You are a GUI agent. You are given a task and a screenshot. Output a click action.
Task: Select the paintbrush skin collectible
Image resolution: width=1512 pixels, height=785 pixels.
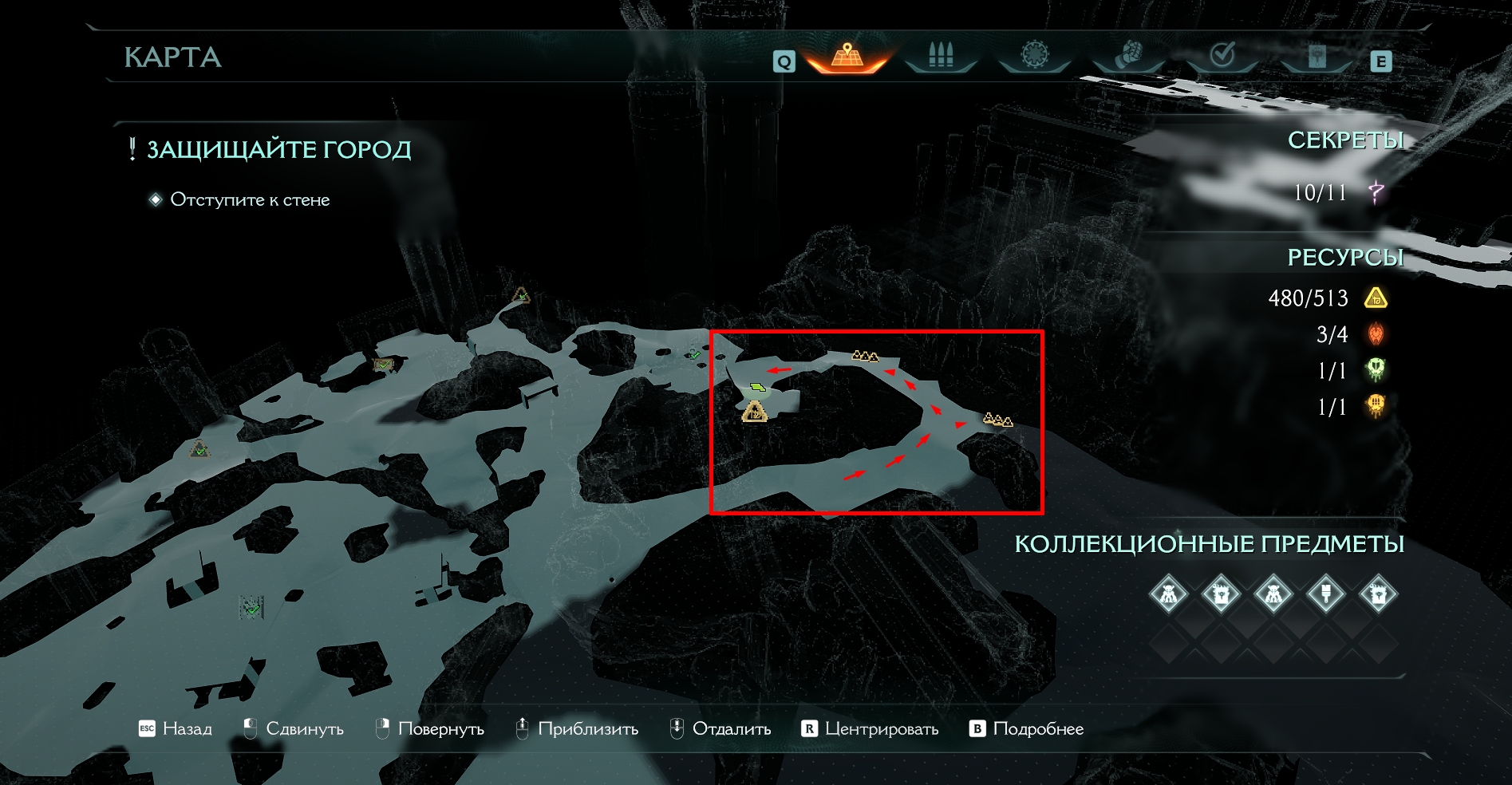(1326, 594)
